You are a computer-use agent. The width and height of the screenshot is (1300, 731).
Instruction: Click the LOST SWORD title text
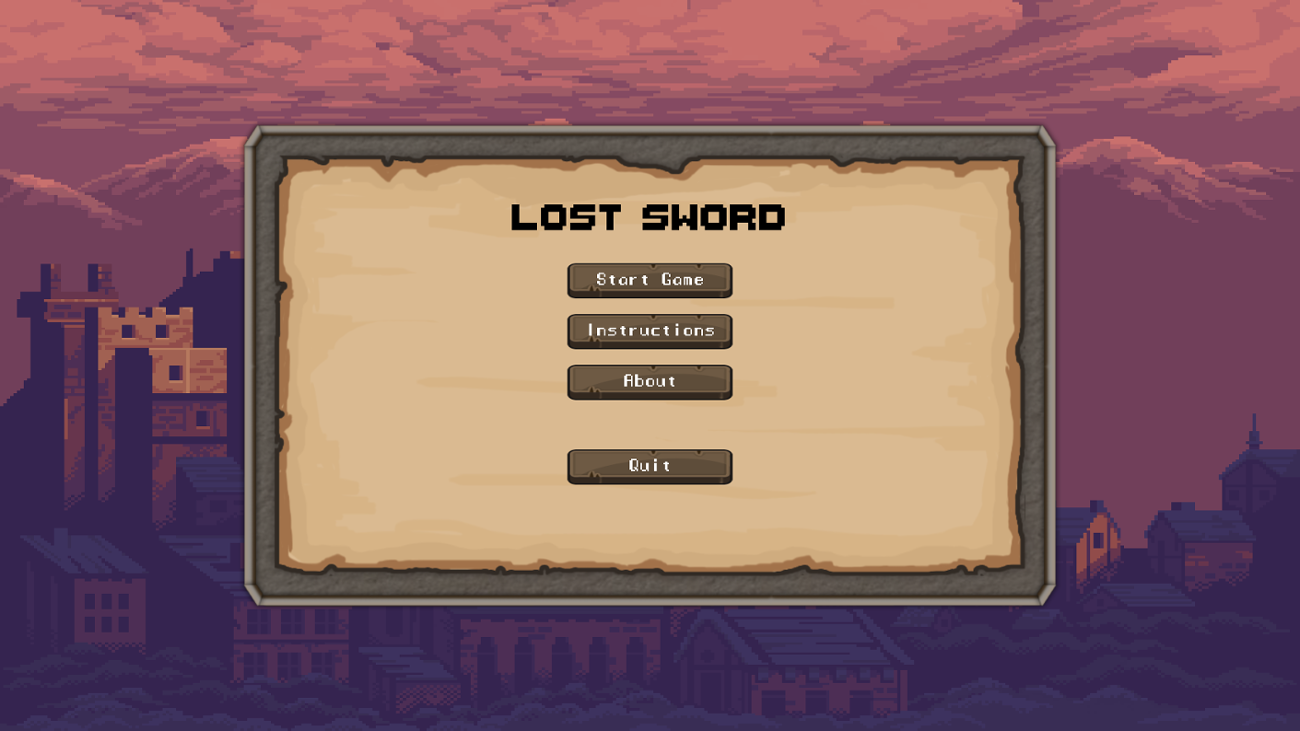click(649, 217)
